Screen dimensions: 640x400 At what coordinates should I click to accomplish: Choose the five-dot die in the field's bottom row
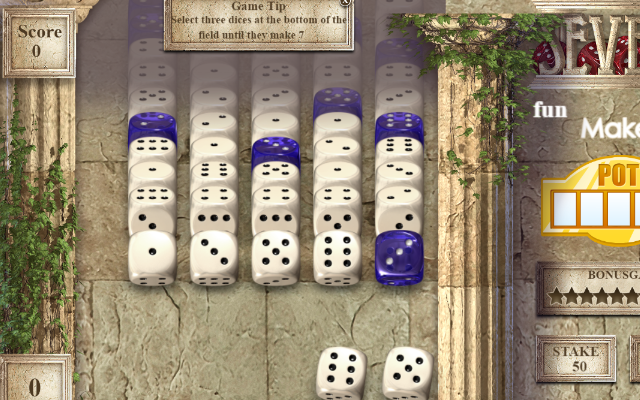click(276, 257)
